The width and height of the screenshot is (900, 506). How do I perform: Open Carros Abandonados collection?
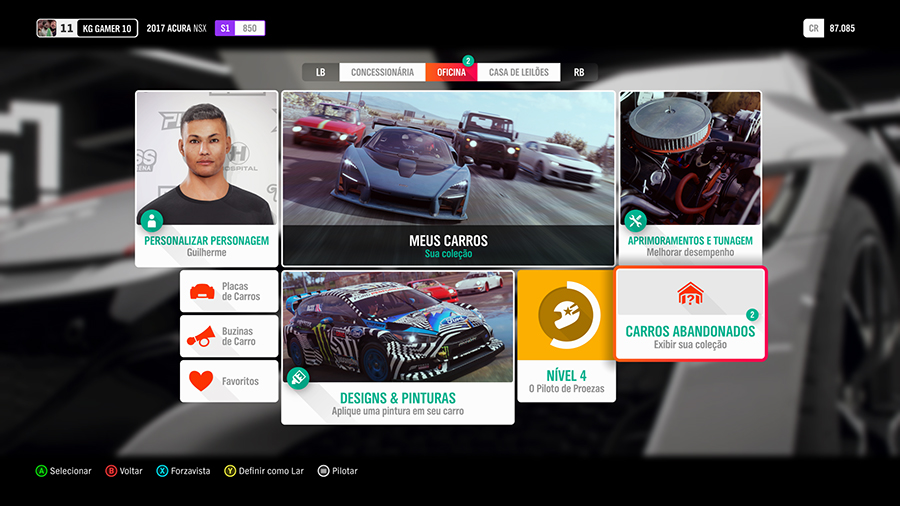tap(690, 314)
